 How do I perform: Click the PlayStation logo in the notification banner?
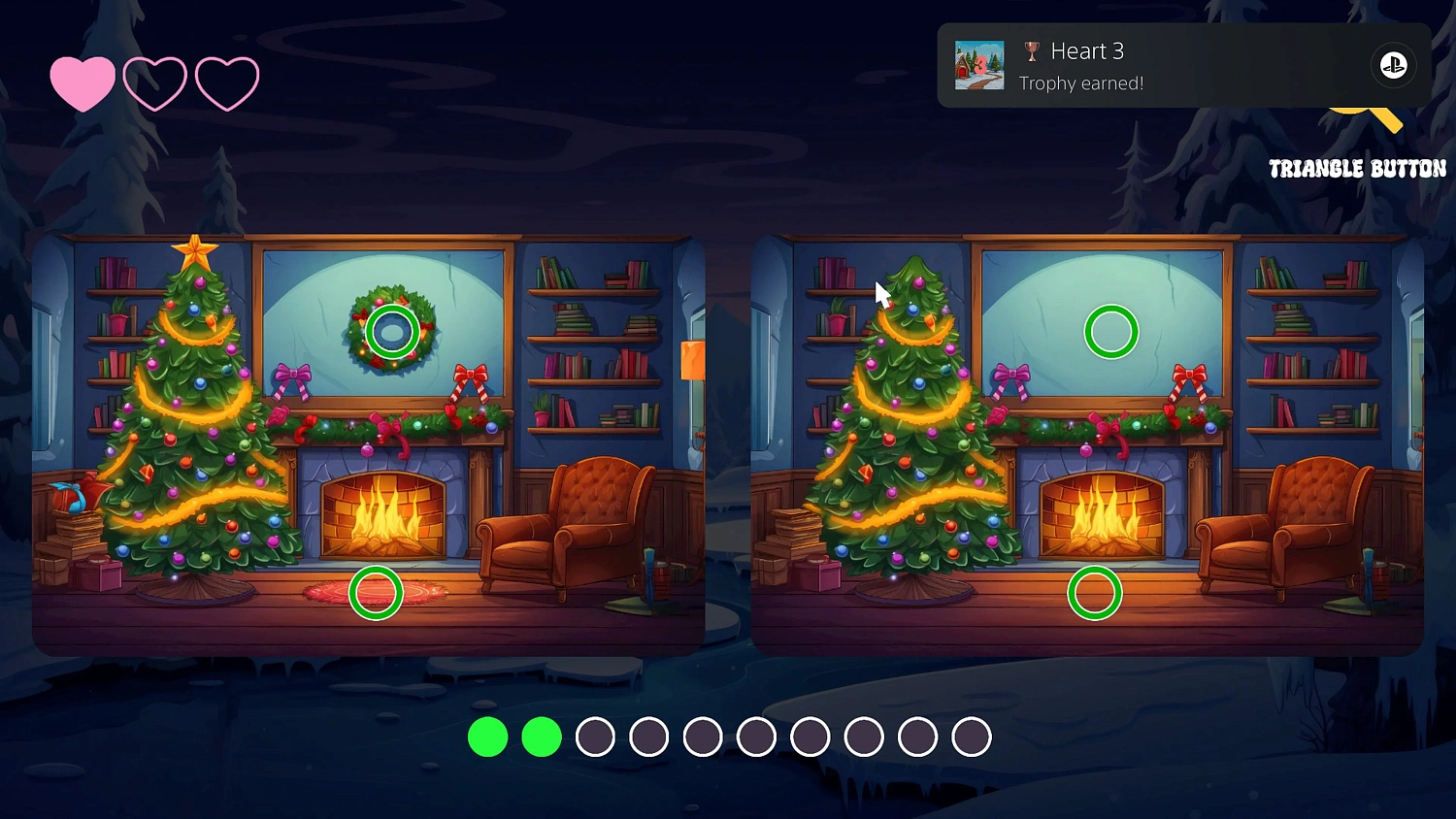coord(1393,65)
